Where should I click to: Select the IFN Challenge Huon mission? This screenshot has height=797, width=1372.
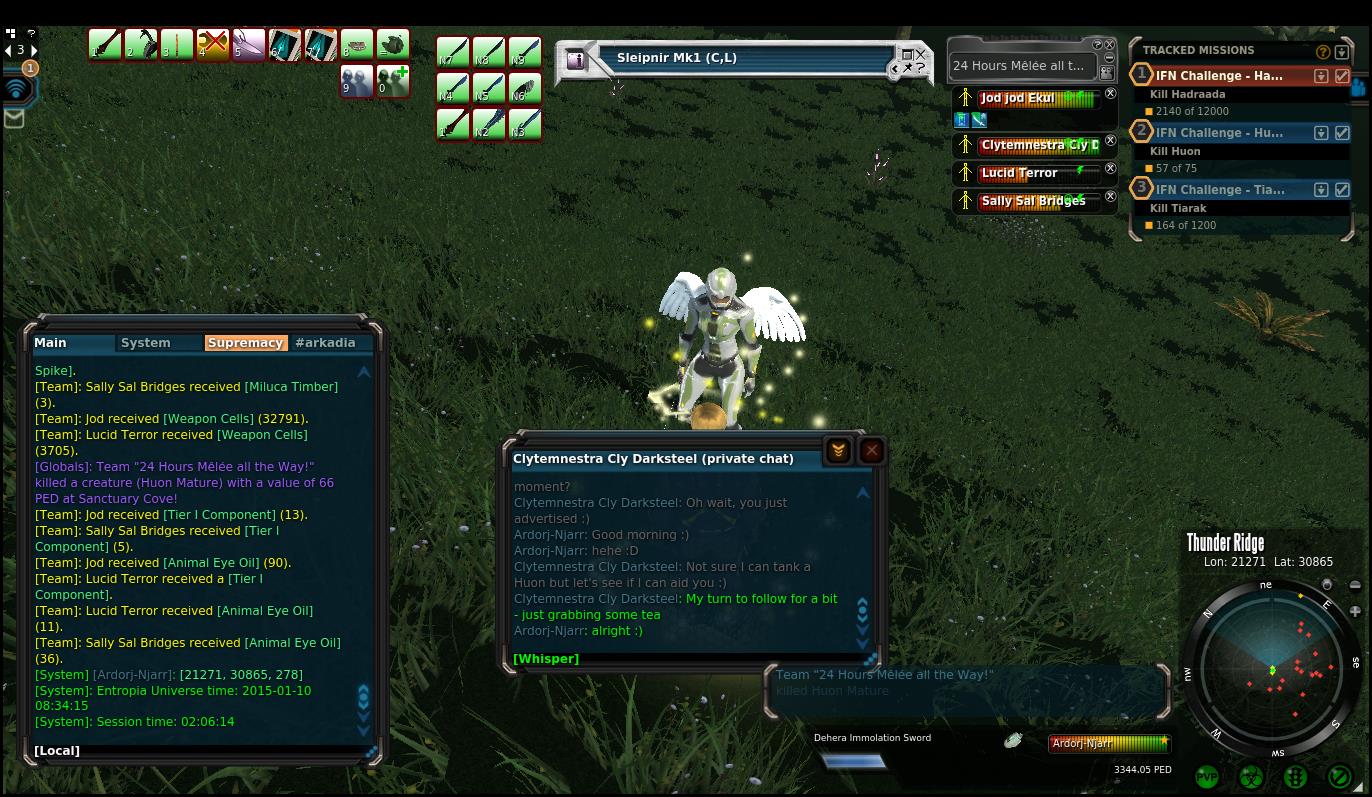pyautogui.click(x=1219, y=133)
